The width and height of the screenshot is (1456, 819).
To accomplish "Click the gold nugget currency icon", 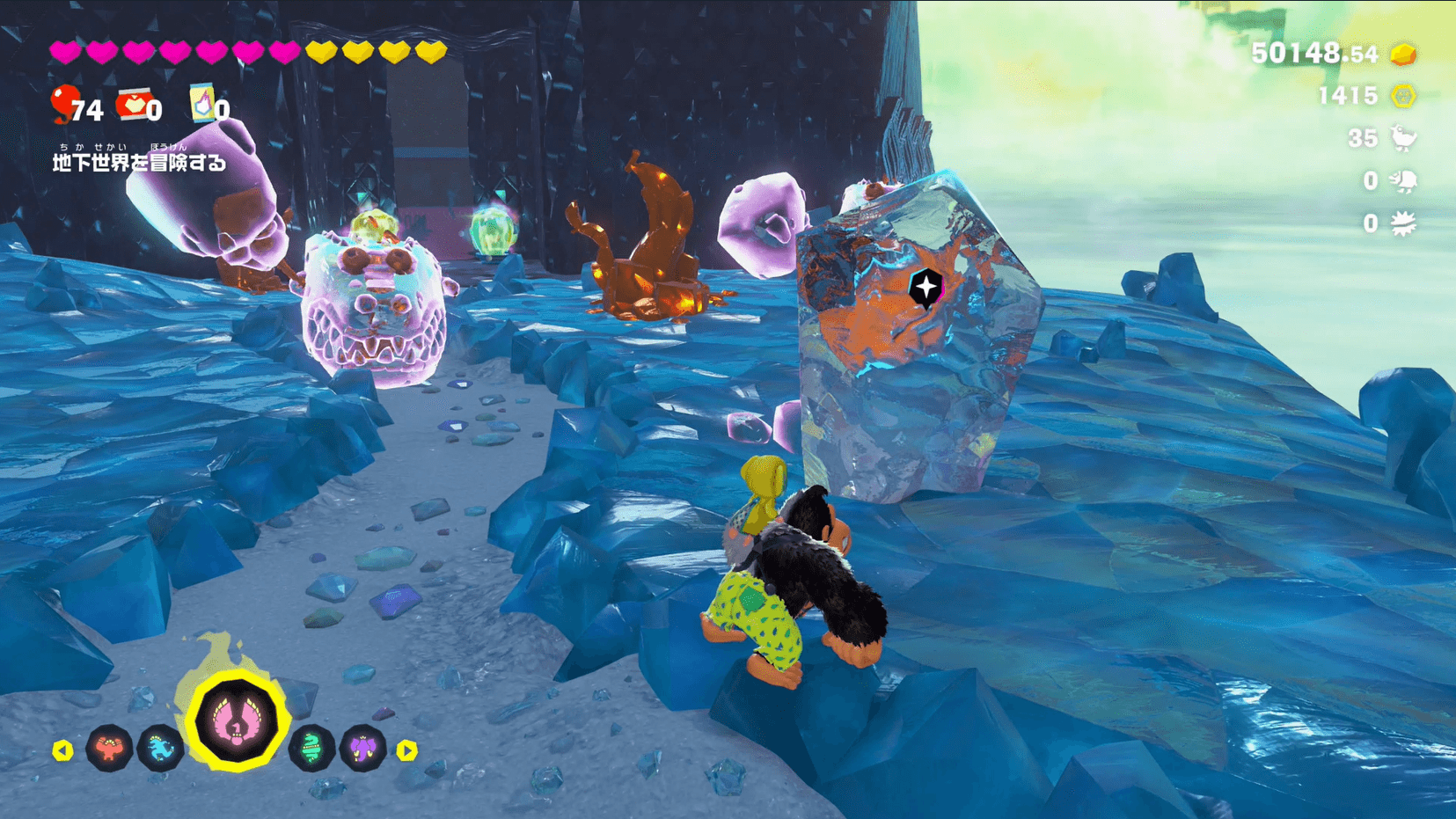I will (1403, 55).
